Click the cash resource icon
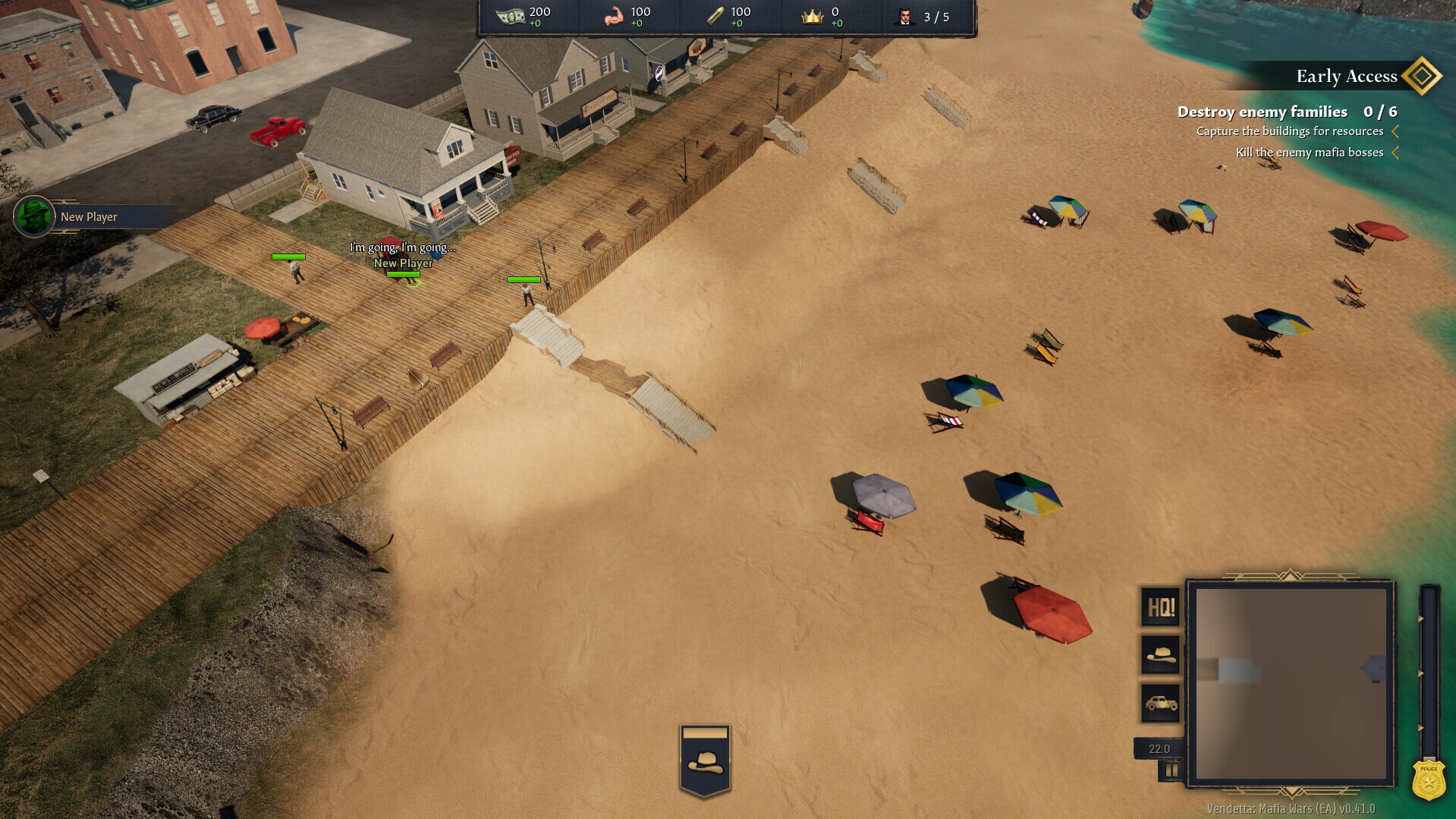The image size is (1456, 819). point(510,17)
